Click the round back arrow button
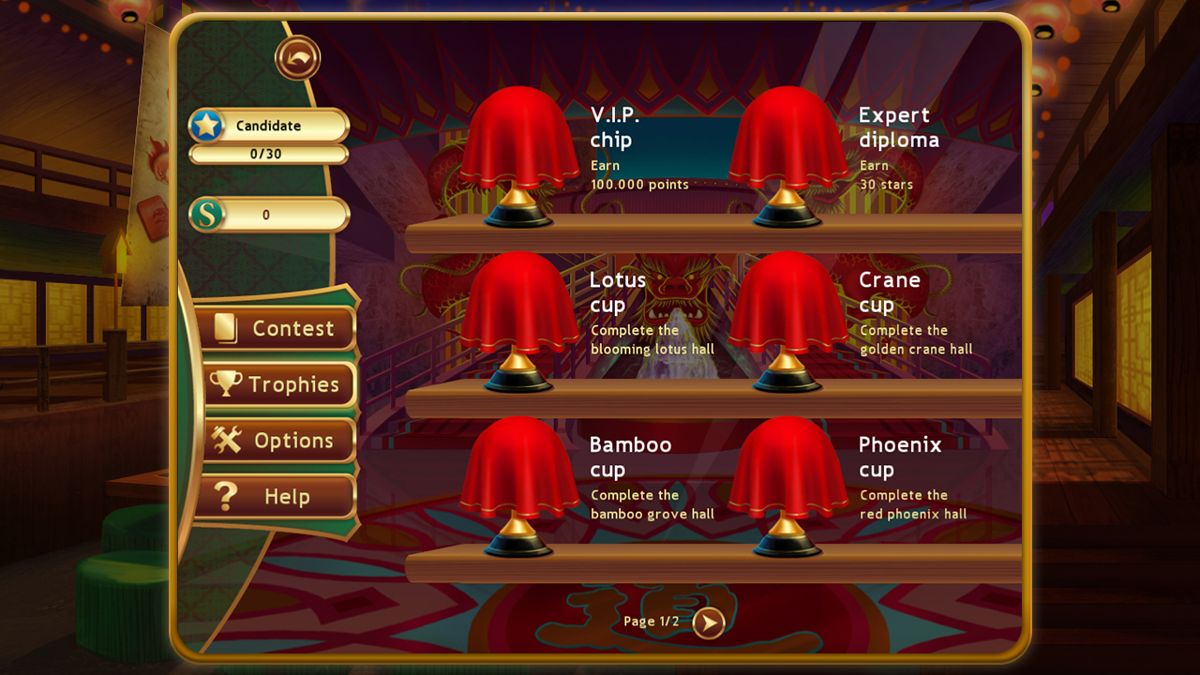This screenshot has width=1200, height=675. click(x=298, y=58)
